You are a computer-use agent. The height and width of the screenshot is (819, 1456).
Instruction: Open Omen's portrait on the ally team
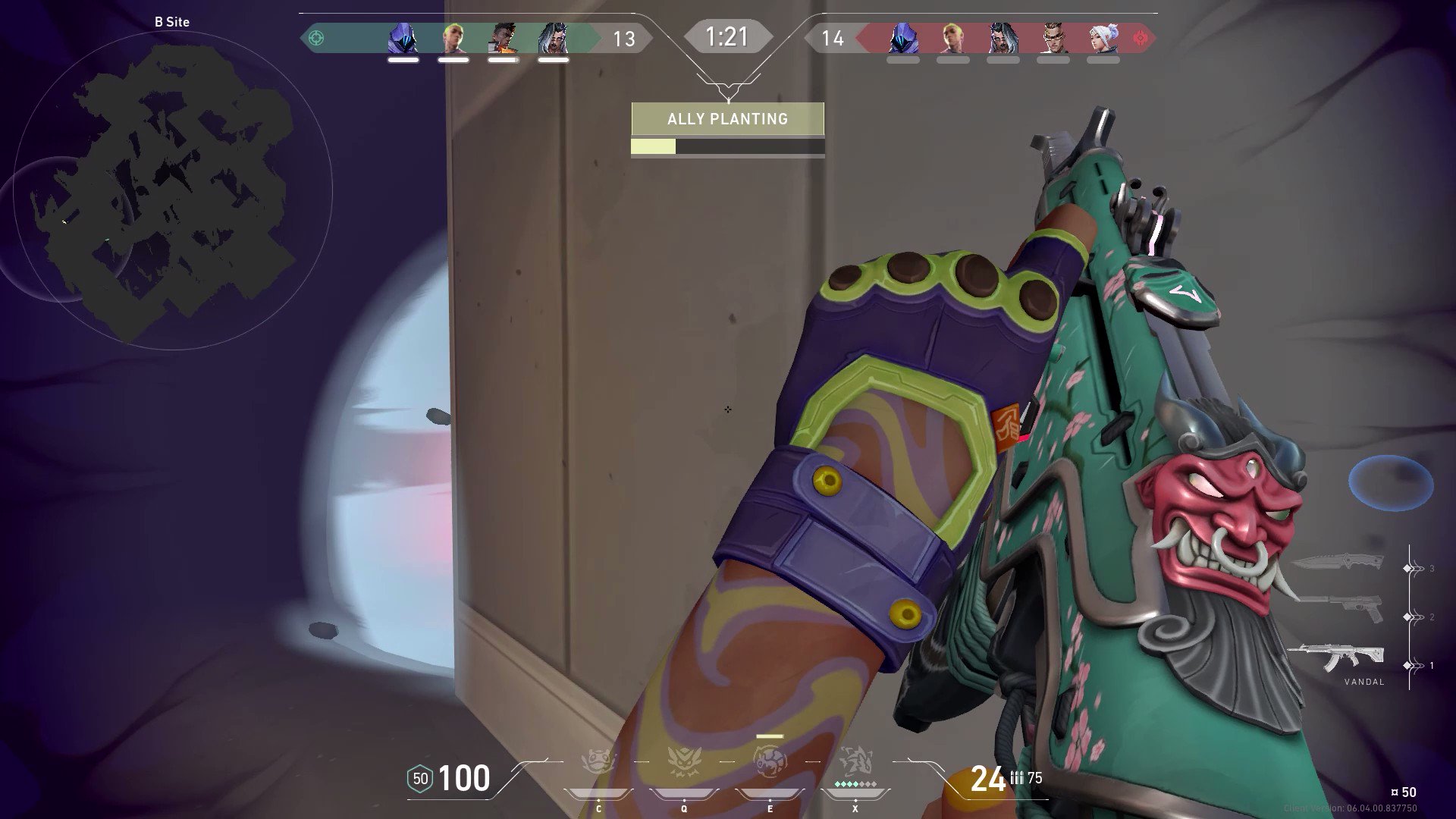click(403, 36)
